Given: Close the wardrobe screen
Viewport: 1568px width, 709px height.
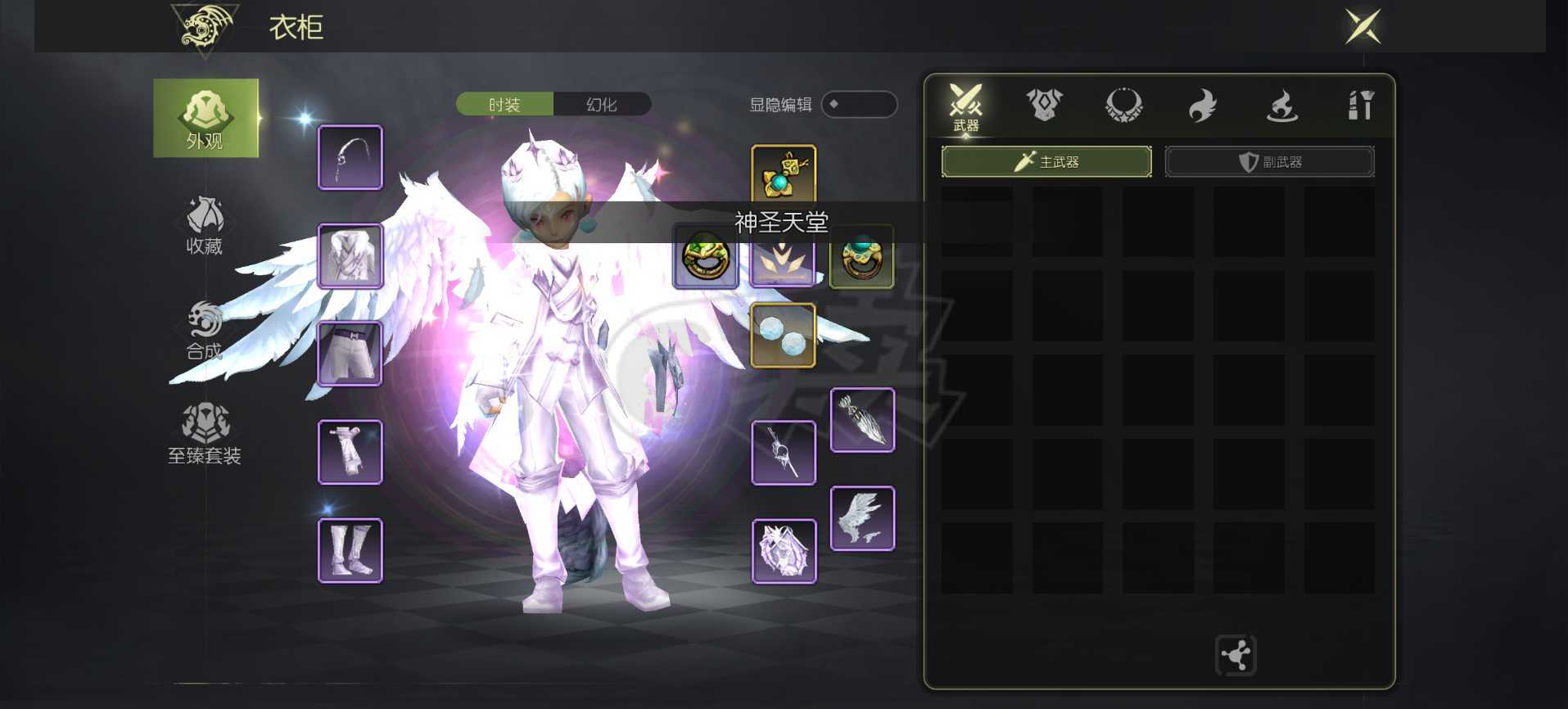Looking at the screenshot, I should (x=1362, y=27).
